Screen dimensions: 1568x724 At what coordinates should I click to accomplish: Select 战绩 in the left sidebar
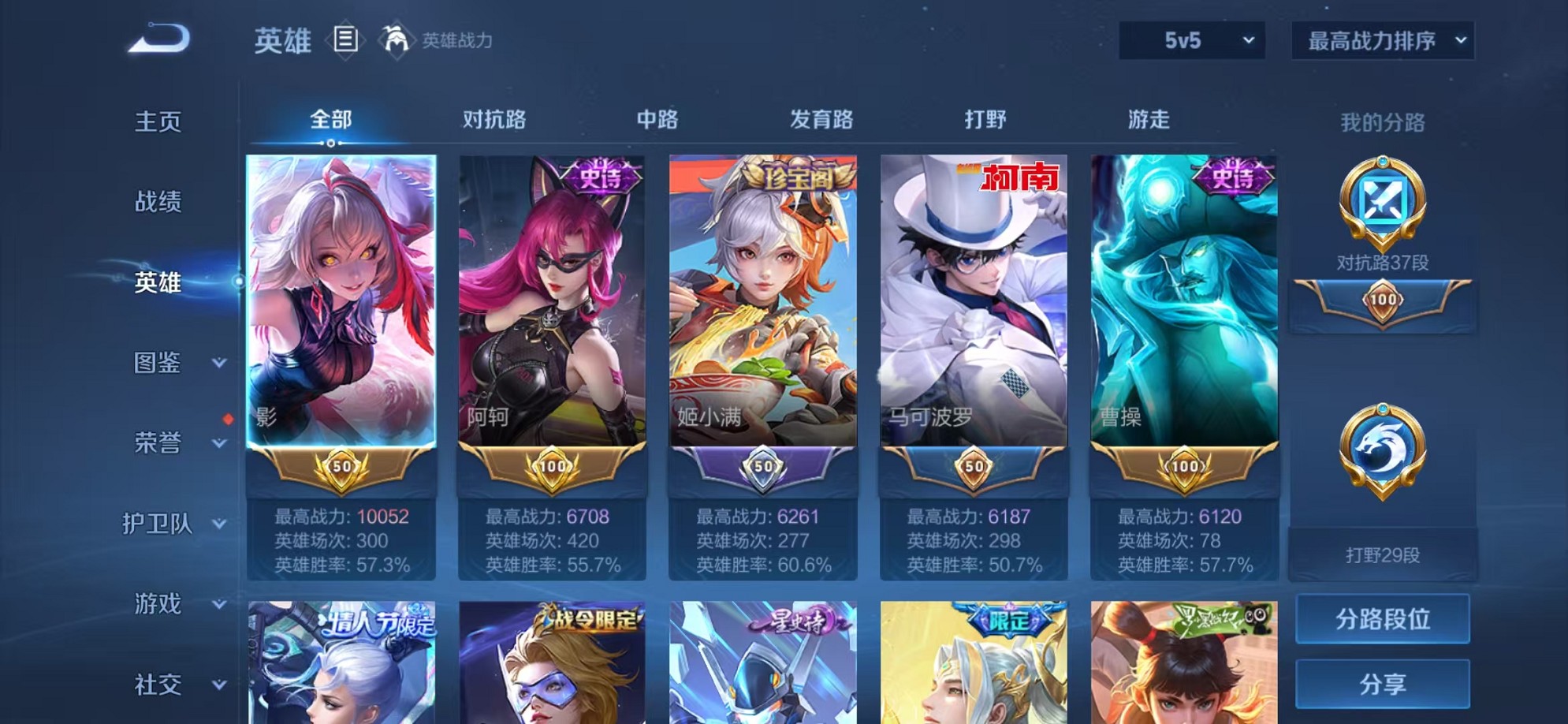[x=158, y=203]
